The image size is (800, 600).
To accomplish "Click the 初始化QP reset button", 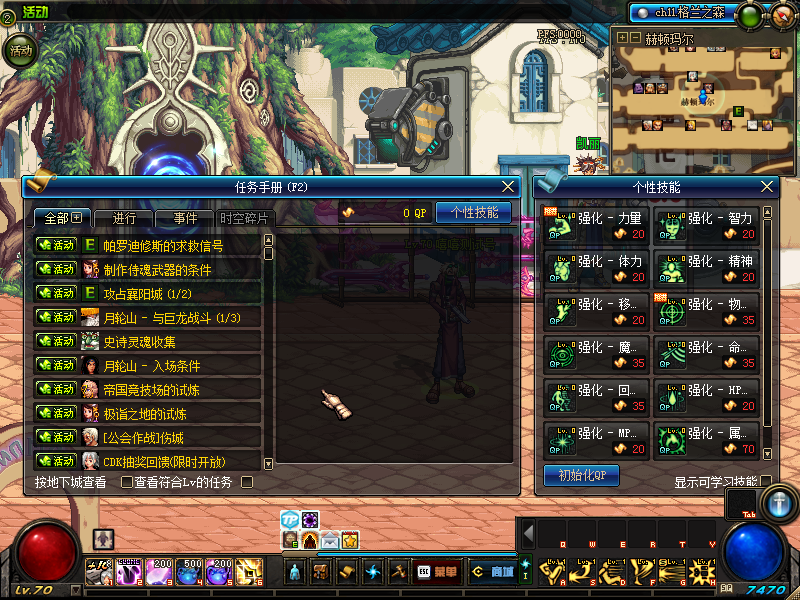I will (581, 475).
